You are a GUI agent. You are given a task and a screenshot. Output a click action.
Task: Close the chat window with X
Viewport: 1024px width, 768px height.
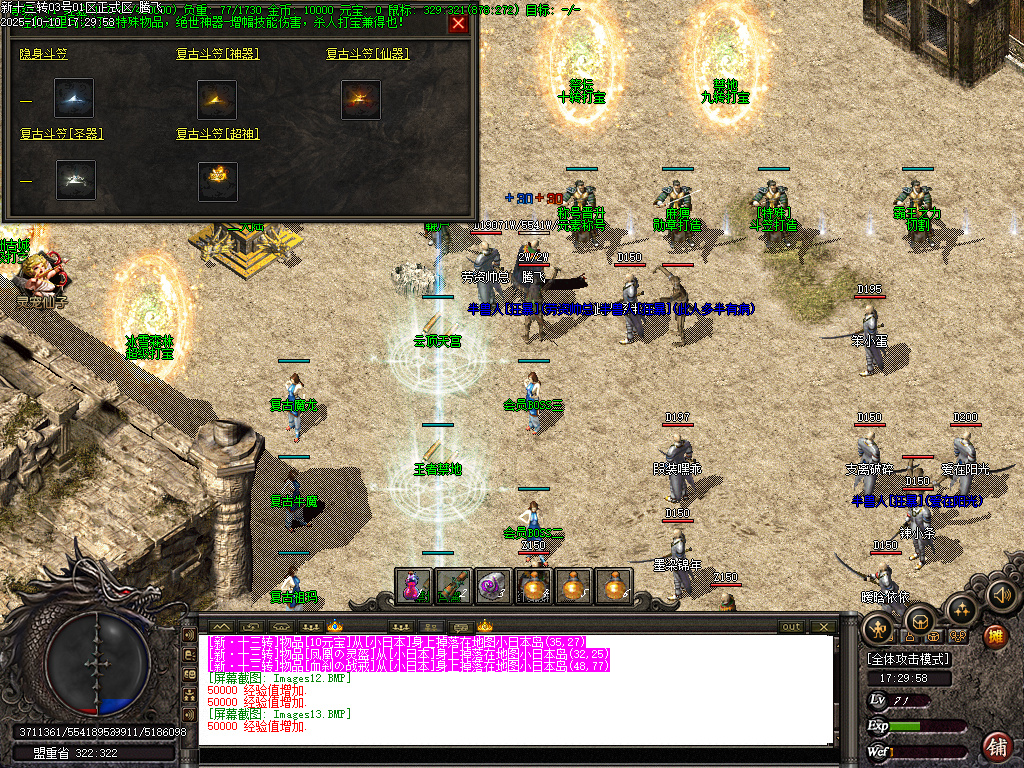coord(823,627)
